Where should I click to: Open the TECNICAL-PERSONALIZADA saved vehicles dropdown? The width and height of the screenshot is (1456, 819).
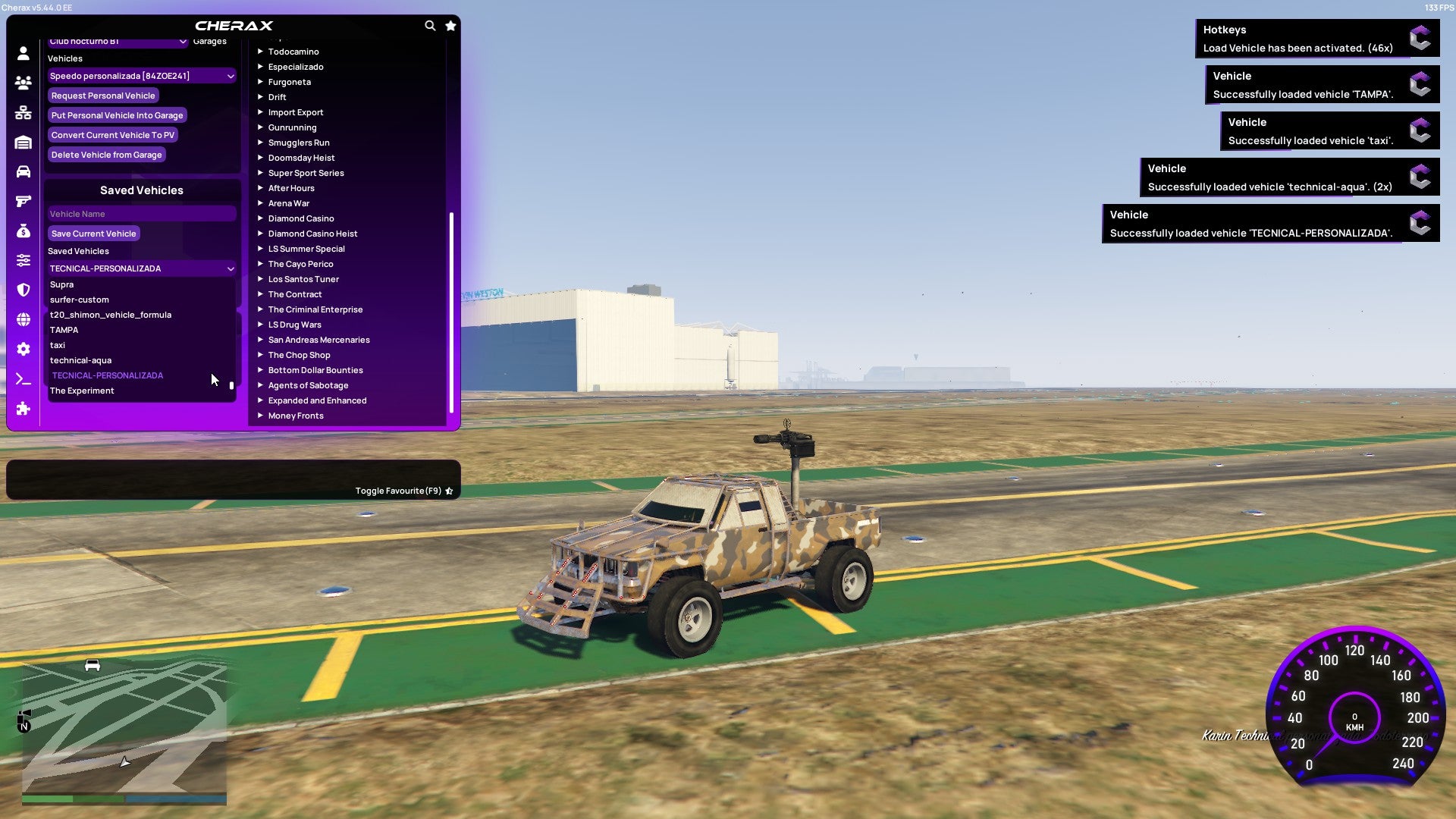click(141, 268)
